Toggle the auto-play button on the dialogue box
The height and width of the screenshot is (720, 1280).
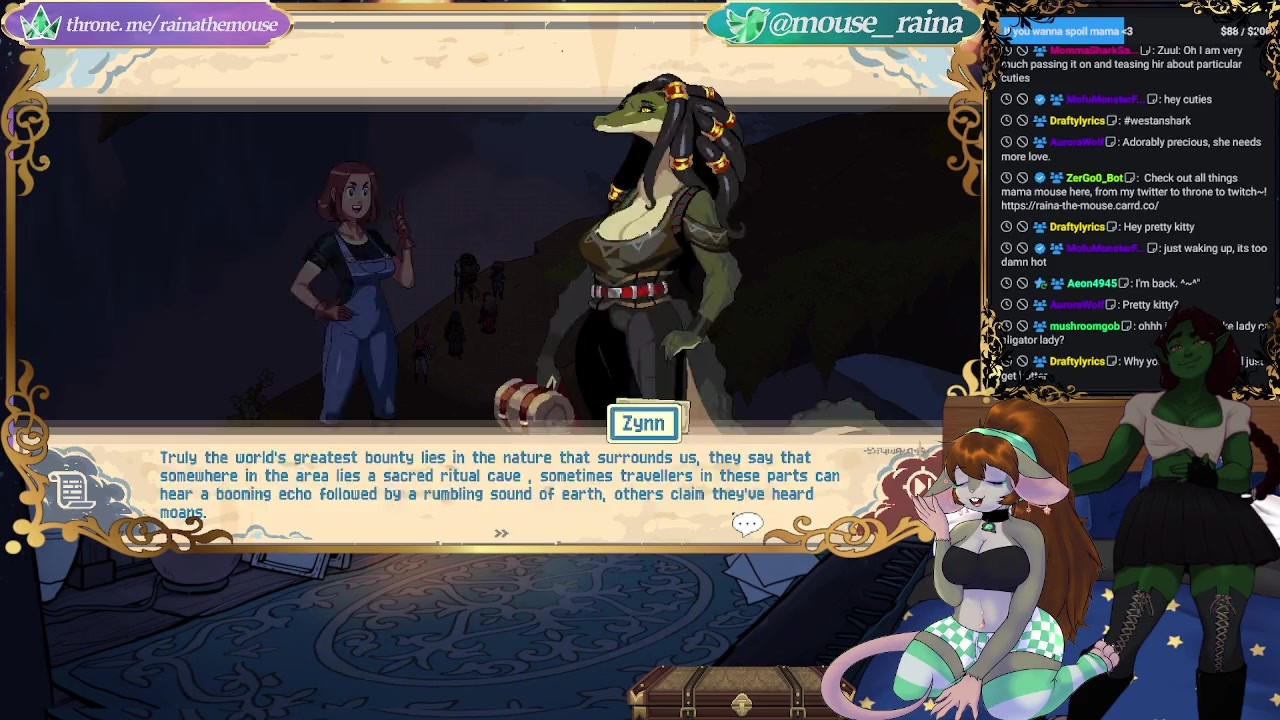pos(921,486)
